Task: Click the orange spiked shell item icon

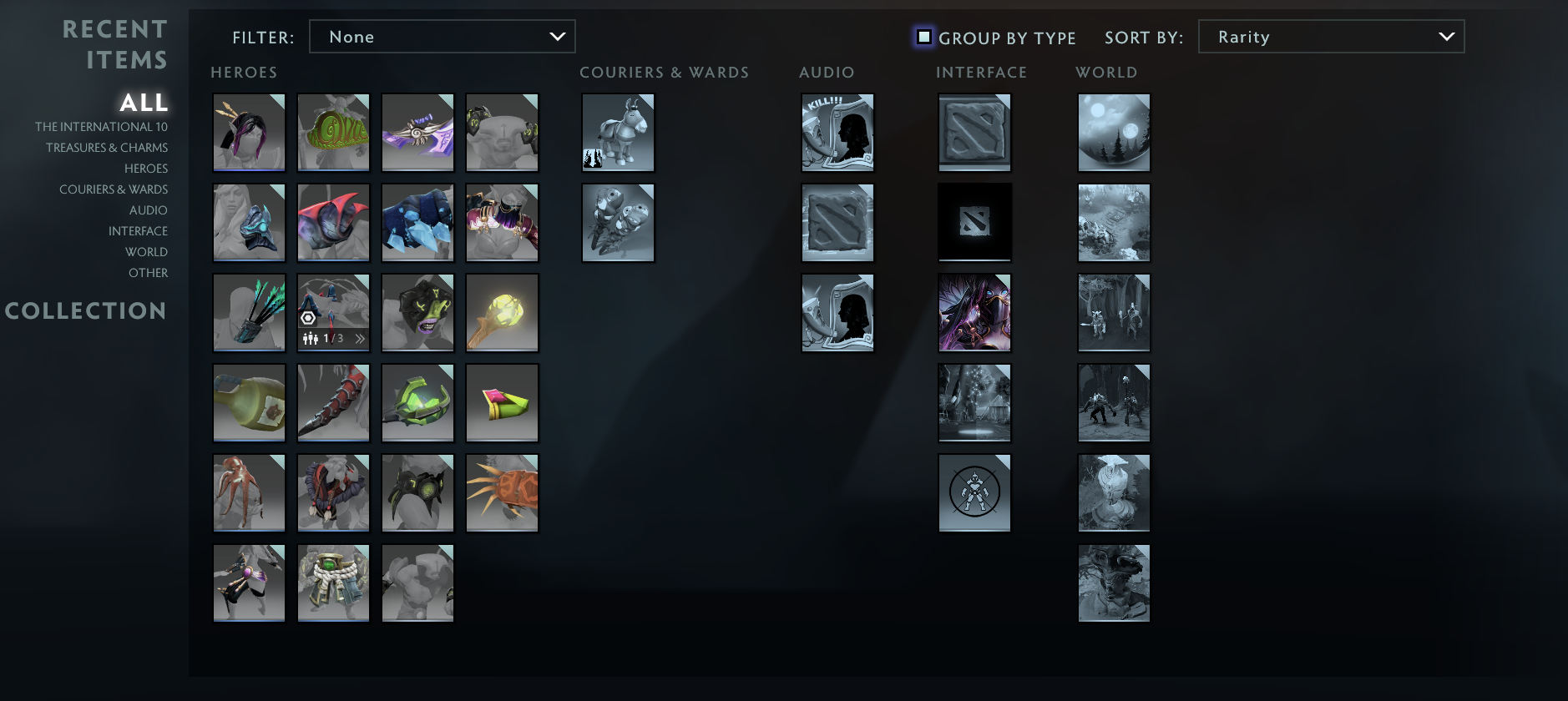Action: pos(502,492)
